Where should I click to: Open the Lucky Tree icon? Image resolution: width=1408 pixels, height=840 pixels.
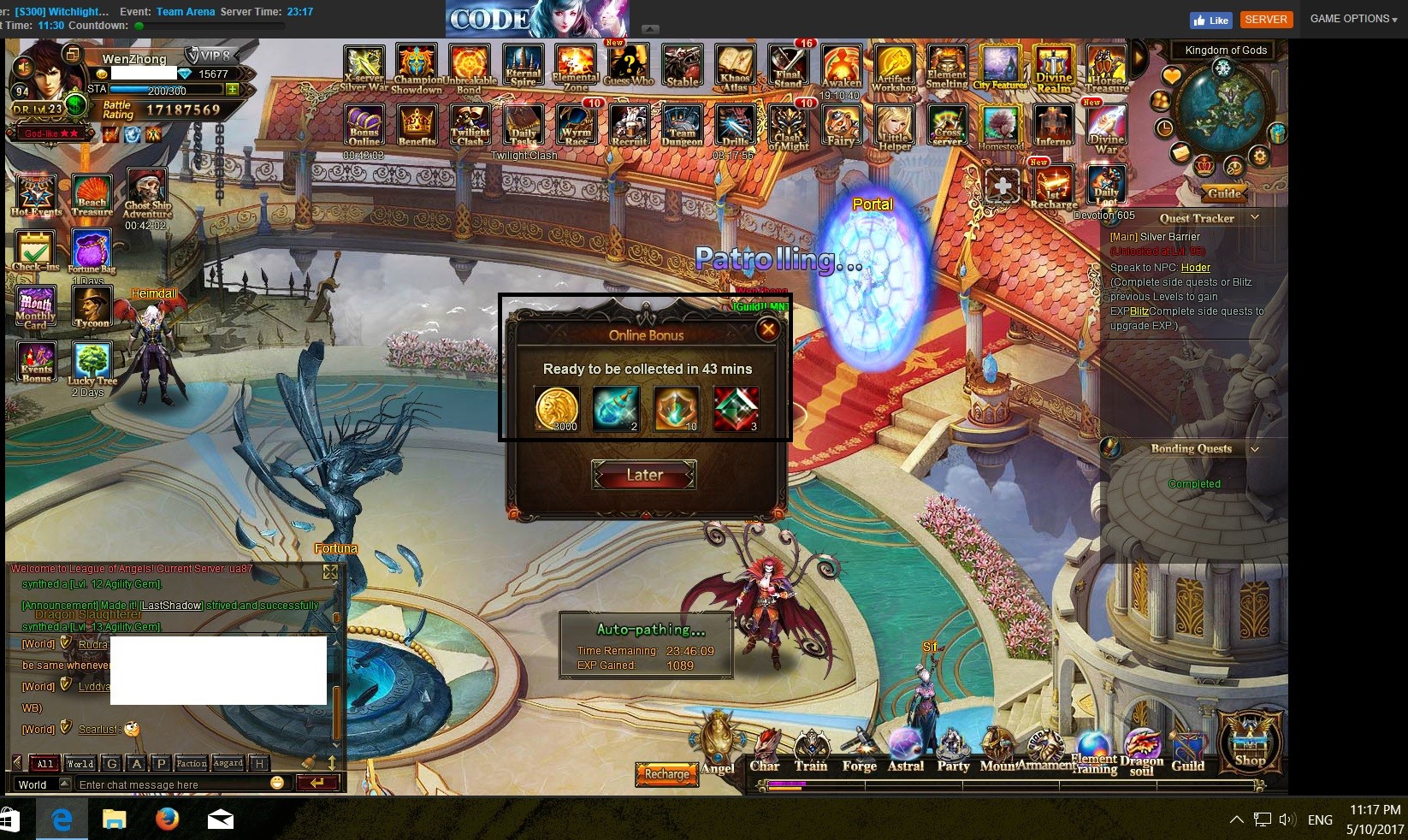pos(92,364)
